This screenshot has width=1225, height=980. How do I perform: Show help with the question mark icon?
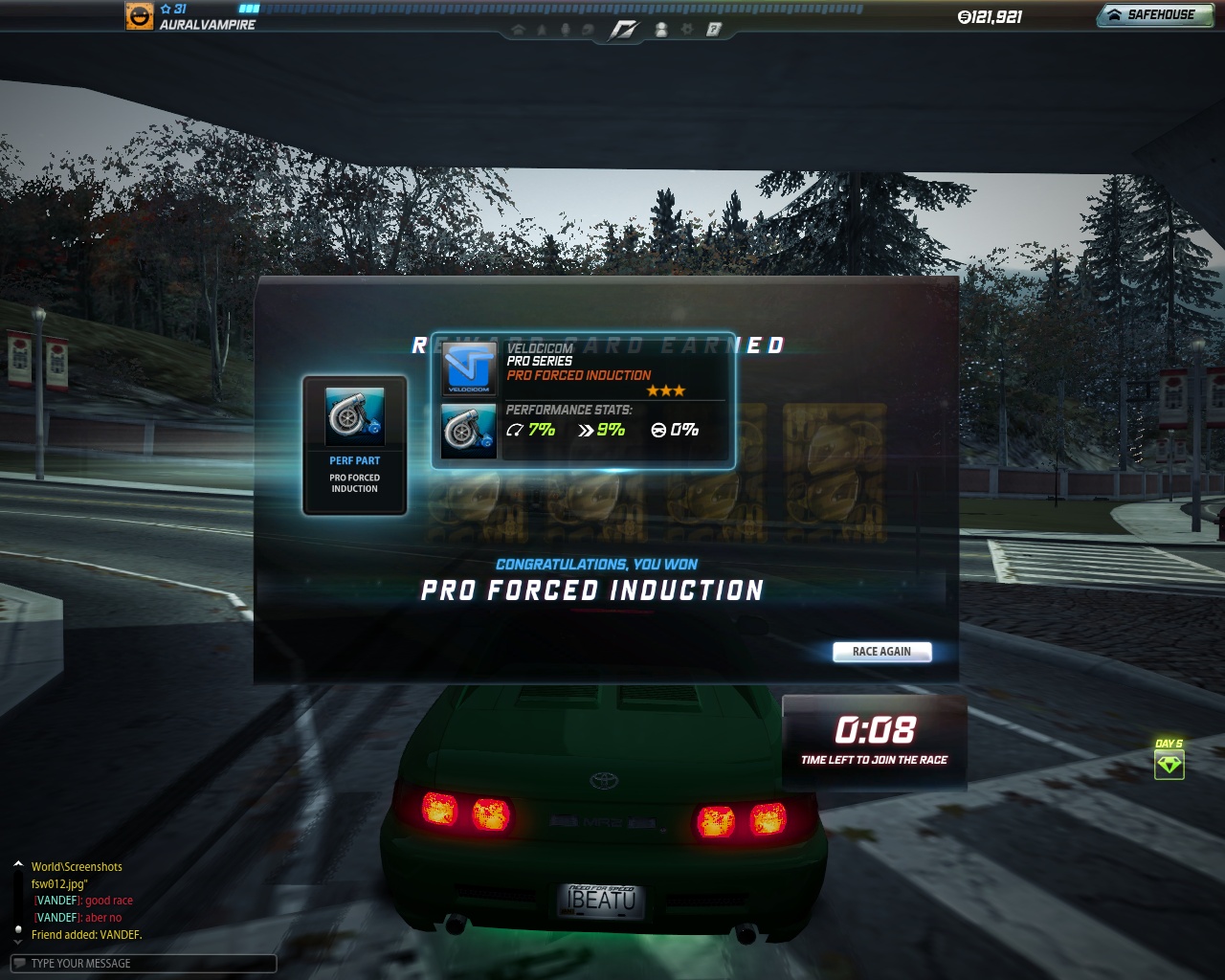[713, 30]
